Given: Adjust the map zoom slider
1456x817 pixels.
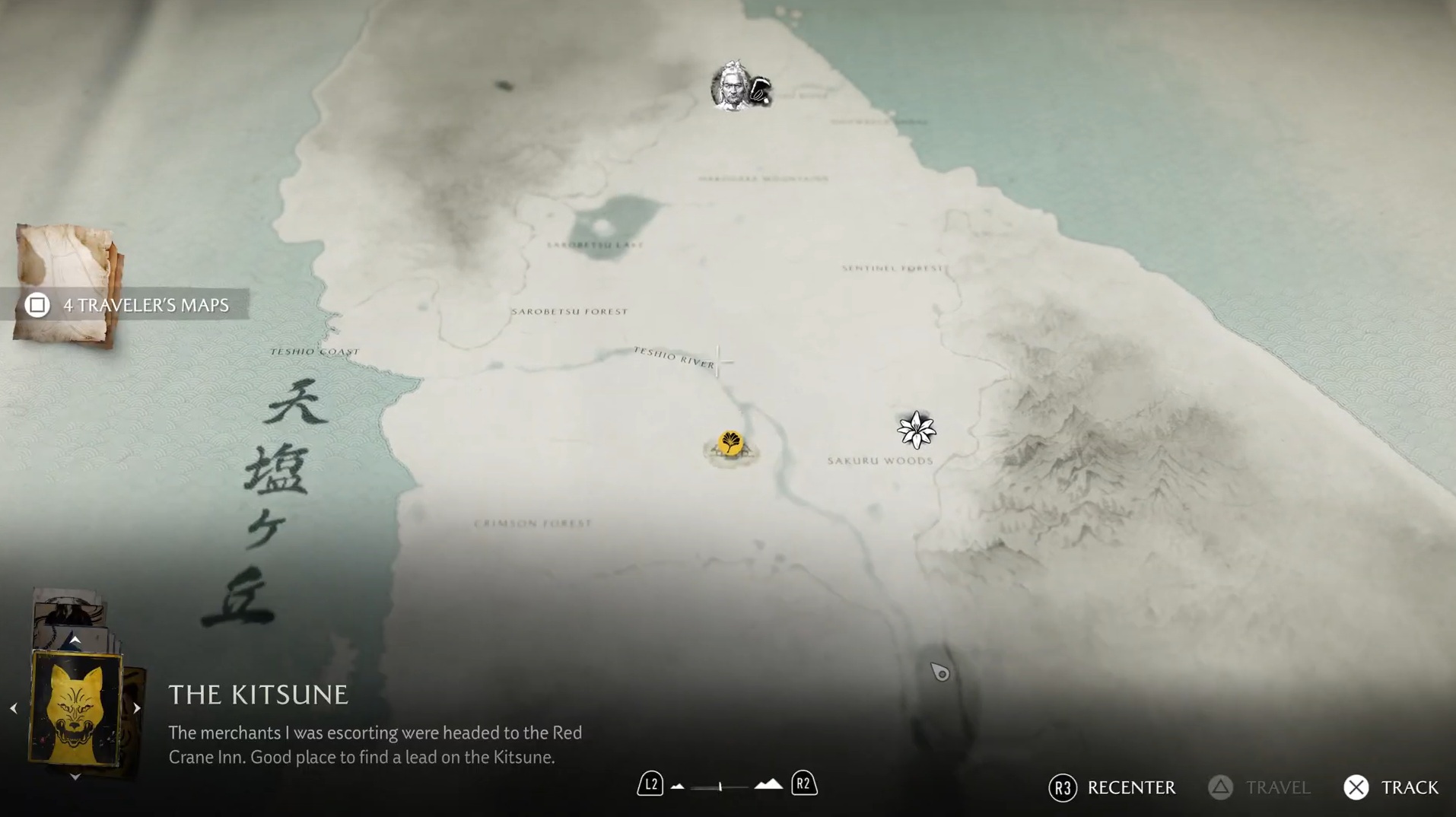Looking at the screenshot, I should (x=720, y=787).
